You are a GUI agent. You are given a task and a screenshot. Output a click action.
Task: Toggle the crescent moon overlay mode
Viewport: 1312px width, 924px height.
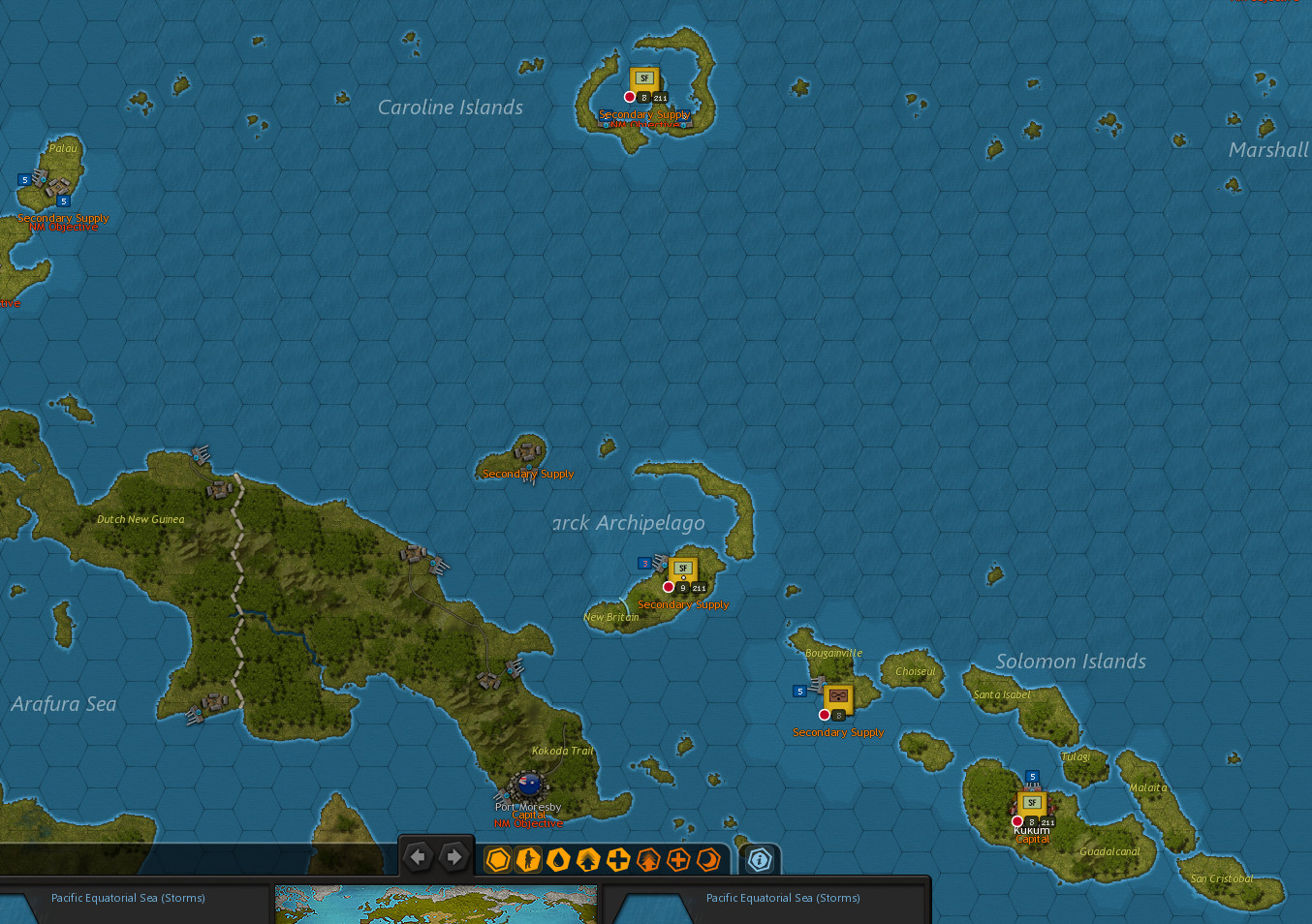(x=709, y=859)
